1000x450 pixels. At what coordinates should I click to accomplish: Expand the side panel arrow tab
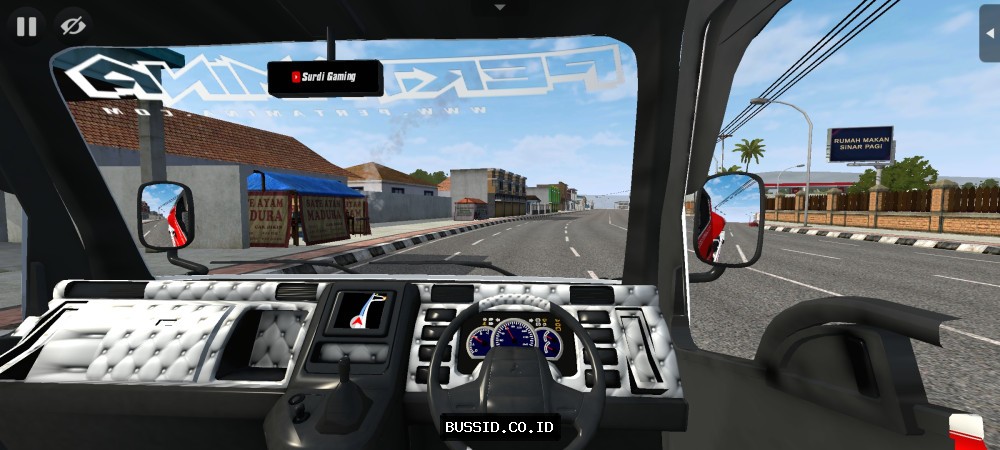pyautogui.click(x=990, y=33)
